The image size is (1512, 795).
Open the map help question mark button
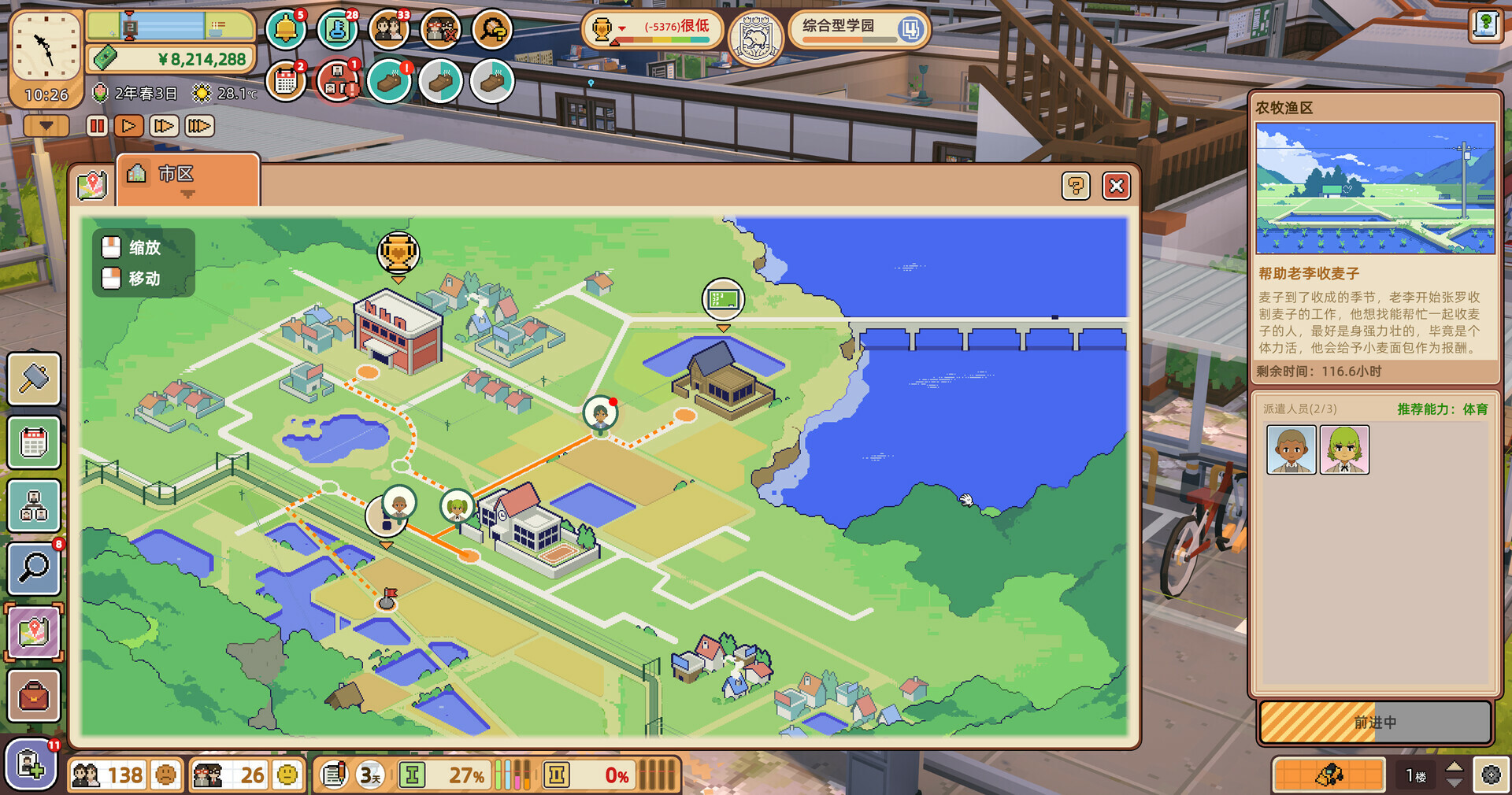[1076, 187]
